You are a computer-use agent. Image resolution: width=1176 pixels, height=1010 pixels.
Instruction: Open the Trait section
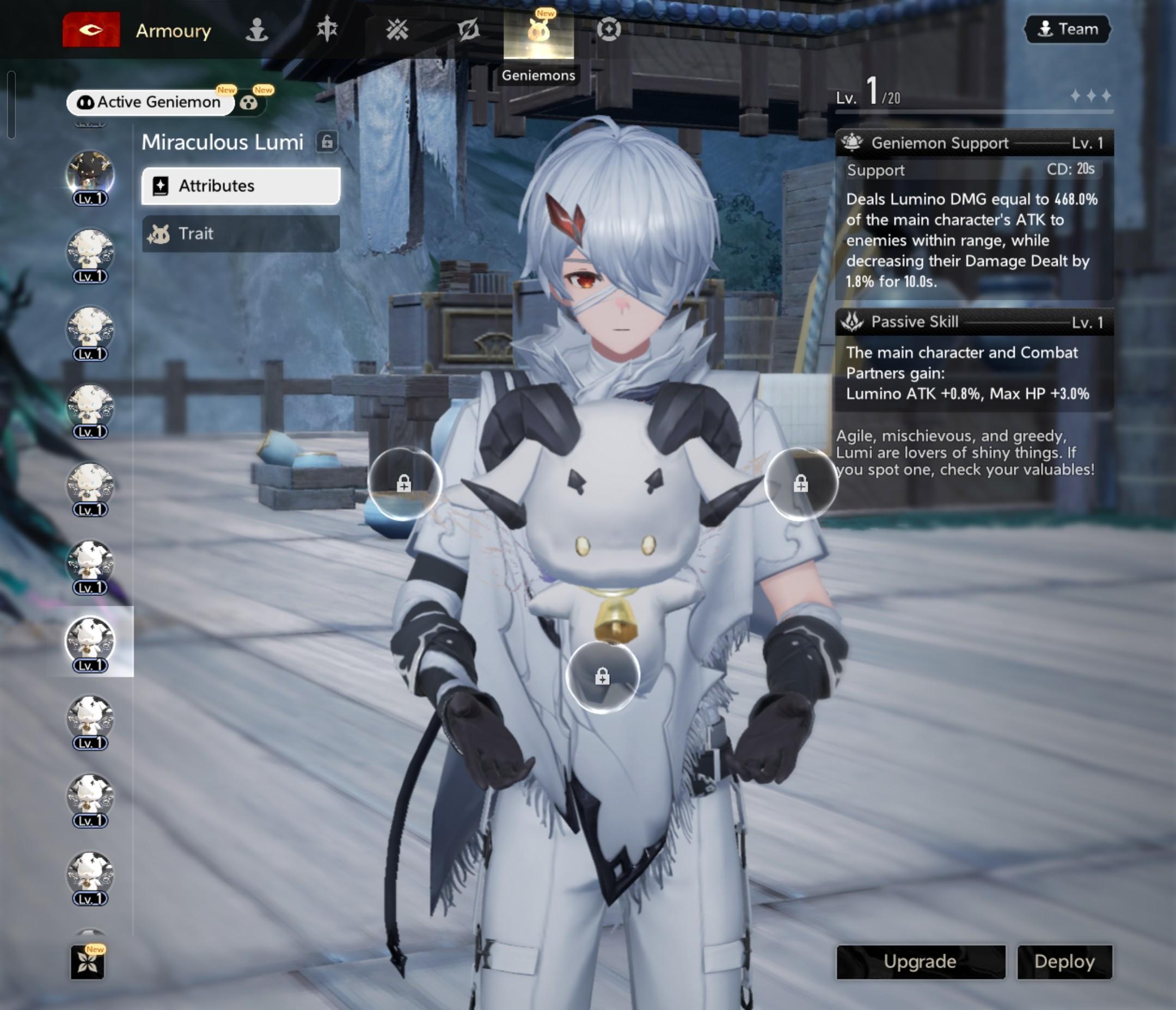pyautogui.click(x=241, y=233)
